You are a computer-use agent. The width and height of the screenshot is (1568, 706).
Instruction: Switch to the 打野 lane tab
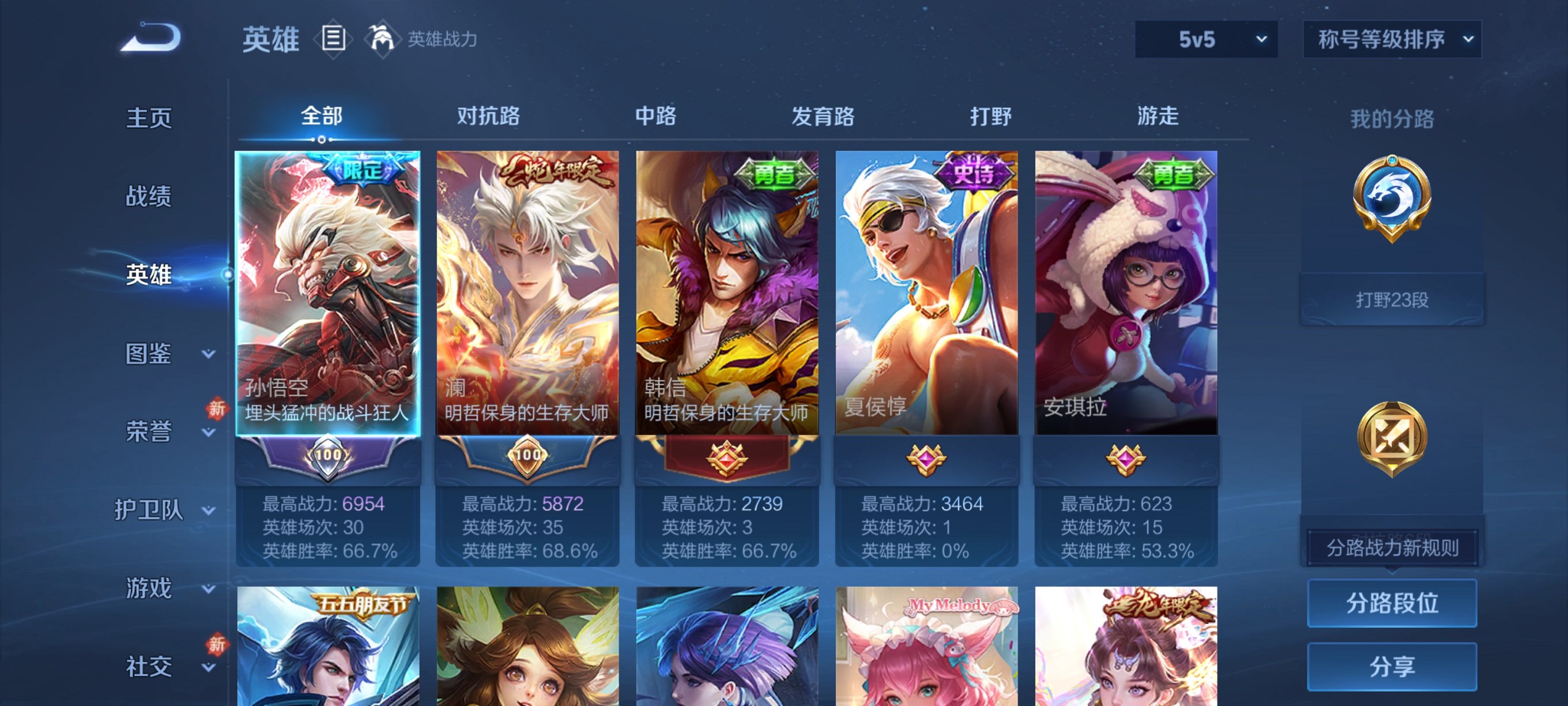click(990, 117)
